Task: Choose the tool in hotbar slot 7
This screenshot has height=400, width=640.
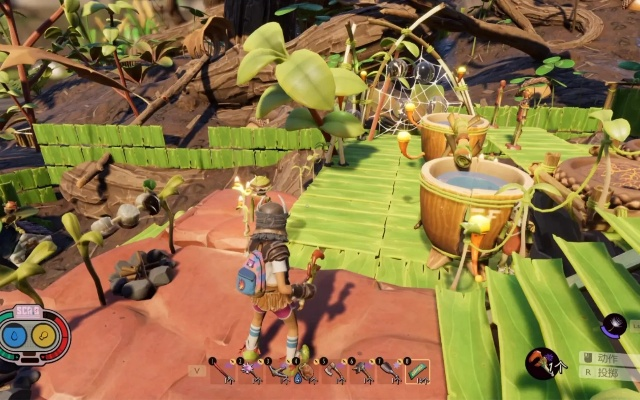Action: 389,371
